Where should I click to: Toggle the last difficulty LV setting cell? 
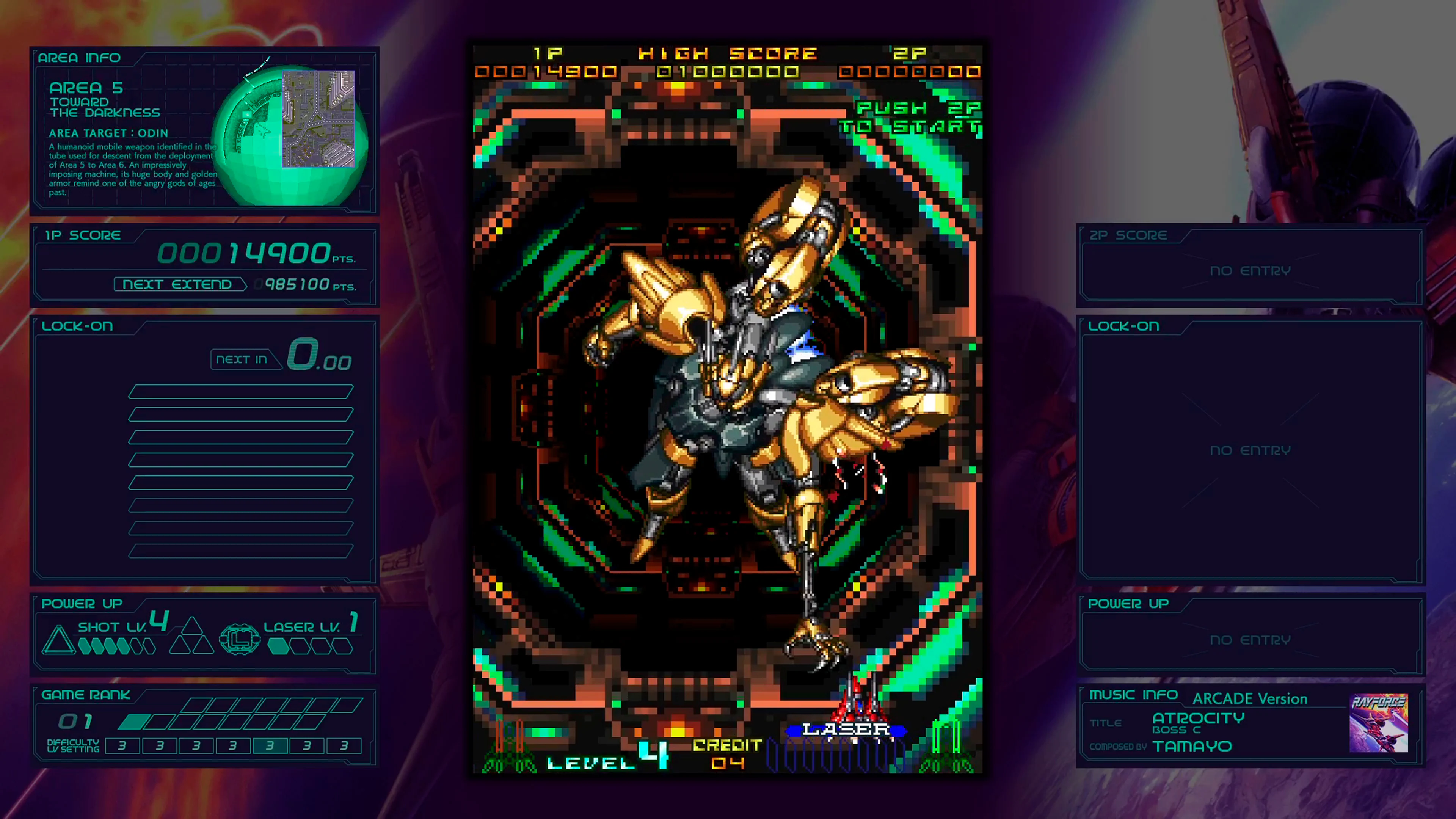pos(343,745)
